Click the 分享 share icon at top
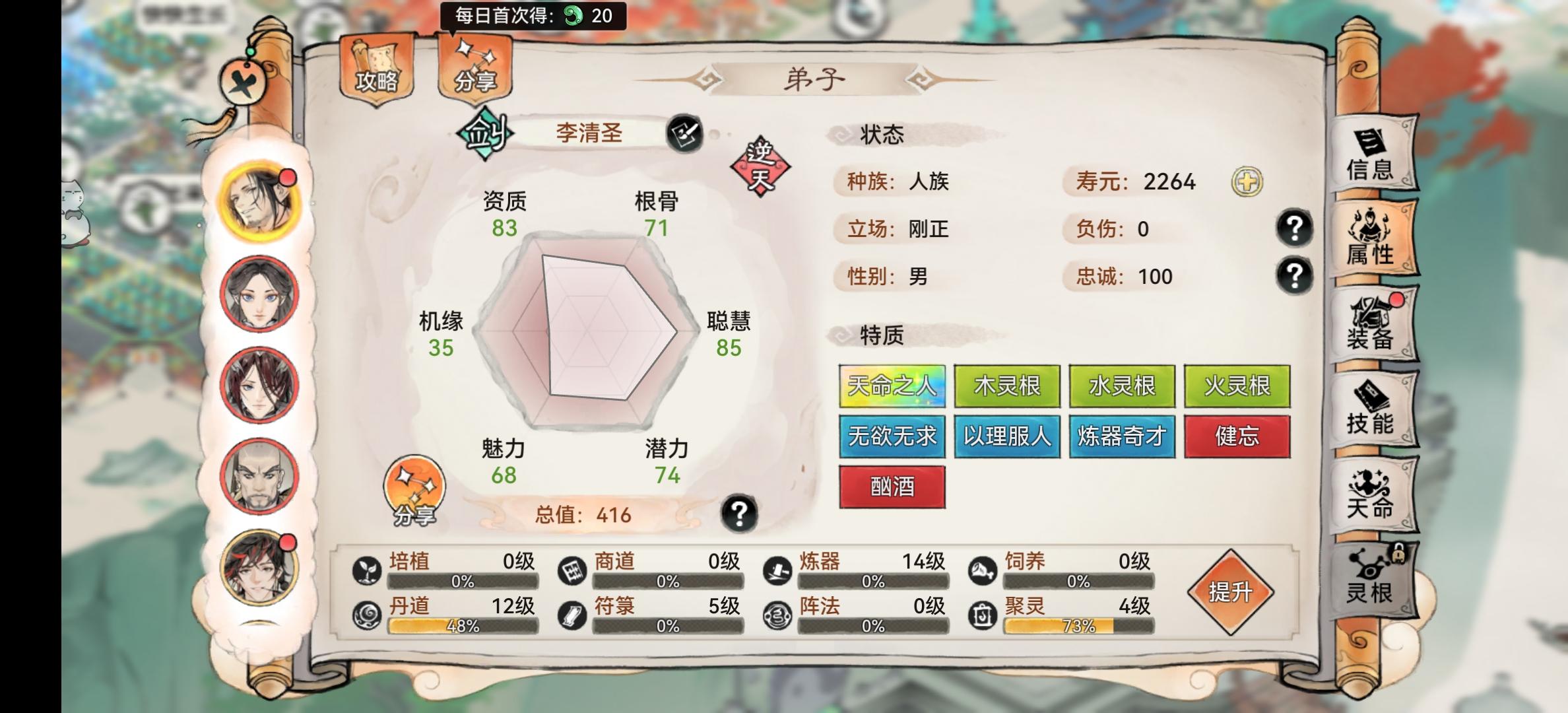 (x=474, y=66)
